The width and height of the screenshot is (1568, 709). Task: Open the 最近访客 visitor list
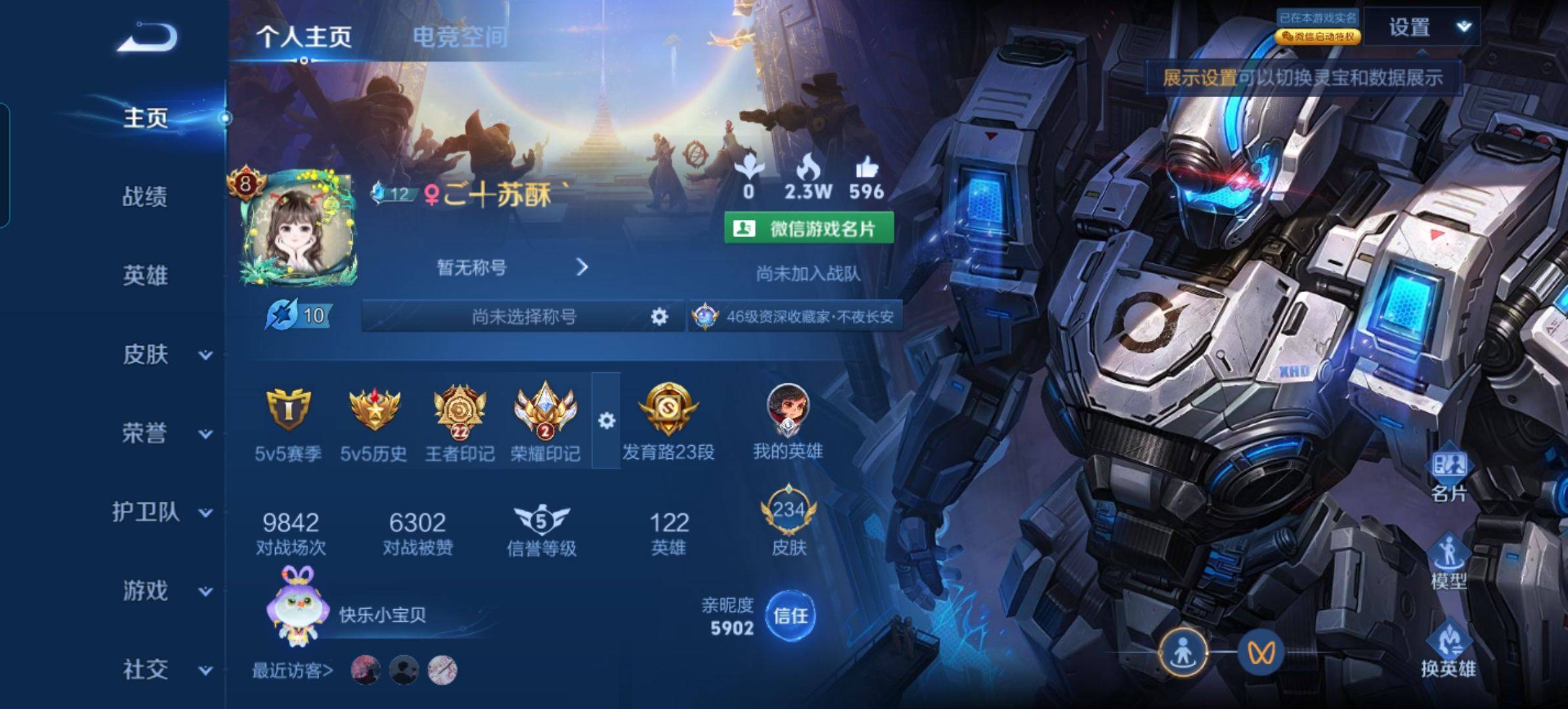(x=292, y=670)
